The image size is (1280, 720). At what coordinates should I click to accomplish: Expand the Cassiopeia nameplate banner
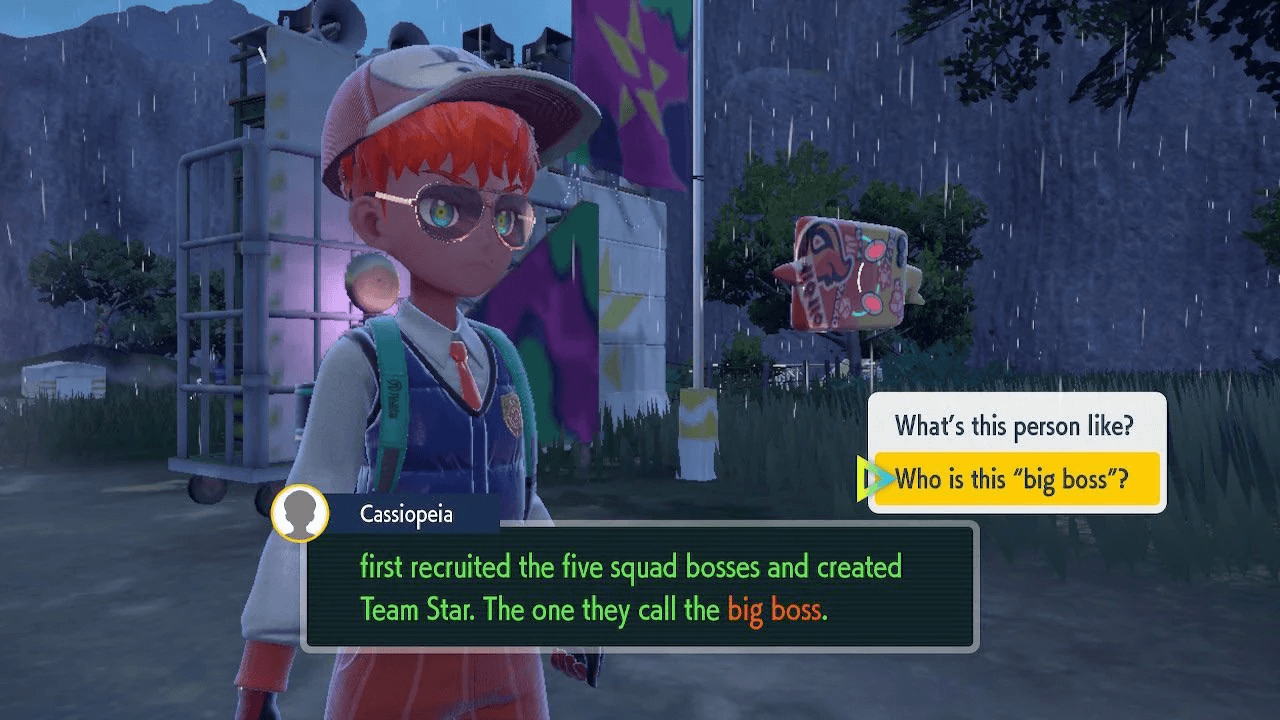click(410, 514)
